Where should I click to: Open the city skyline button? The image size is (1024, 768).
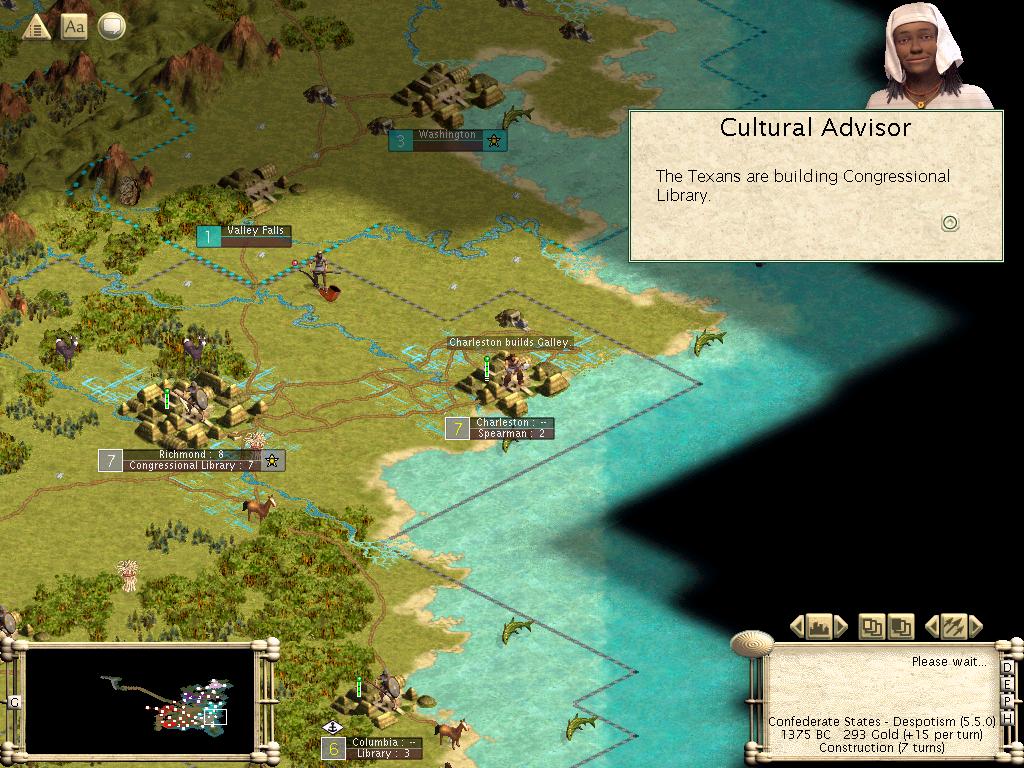coord(819,627)
